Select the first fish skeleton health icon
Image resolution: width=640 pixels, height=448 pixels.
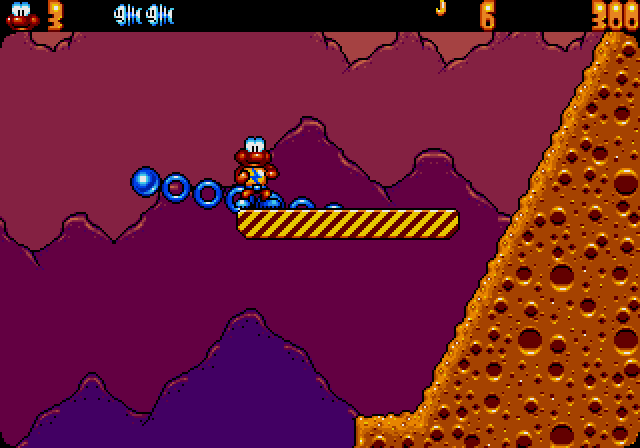click(x=127, y=15)
